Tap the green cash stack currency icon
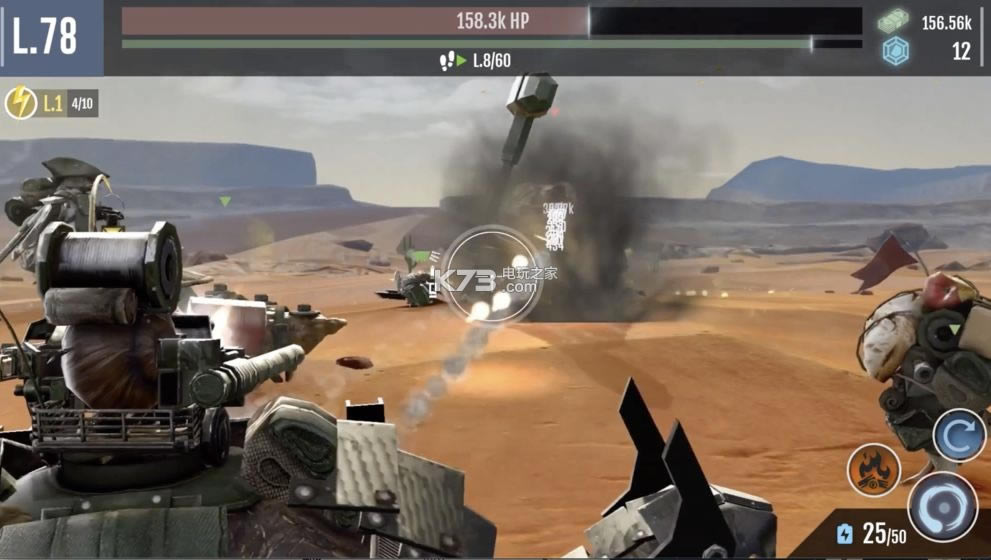Screen dimensions: 991x560 895,21
